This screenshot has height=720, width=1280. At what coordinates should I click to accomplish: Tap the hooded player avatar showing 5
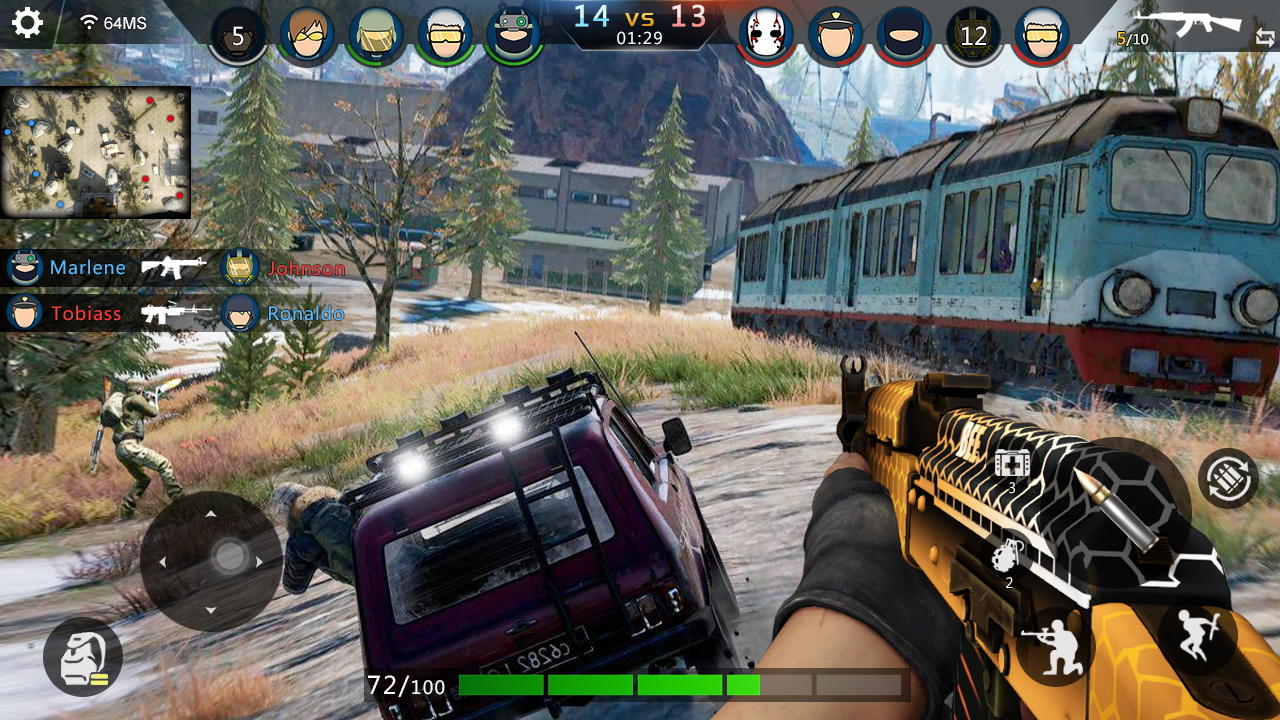point(238,35)
